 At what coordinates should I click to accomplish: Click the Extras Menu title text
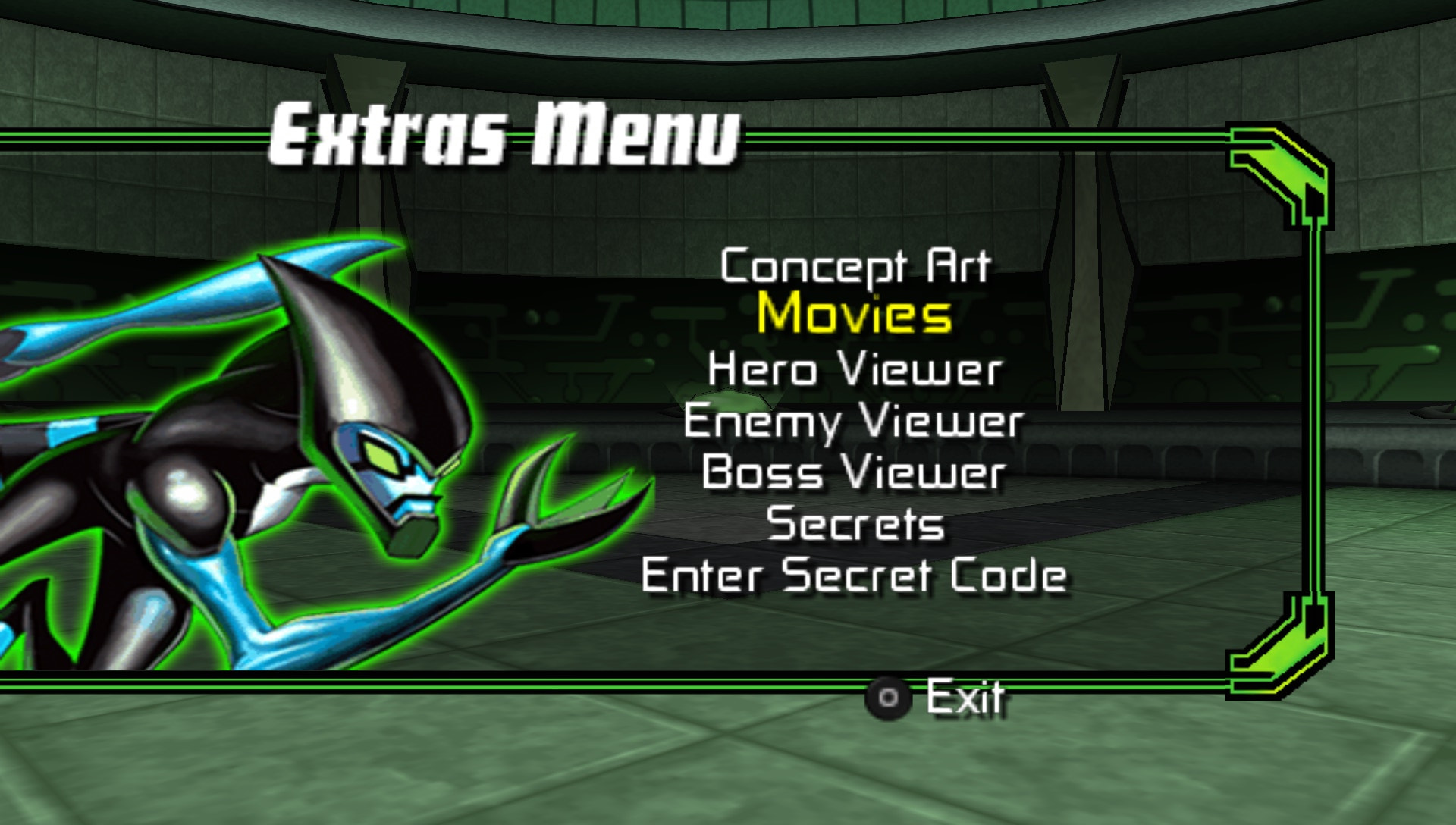click(504, 135)
